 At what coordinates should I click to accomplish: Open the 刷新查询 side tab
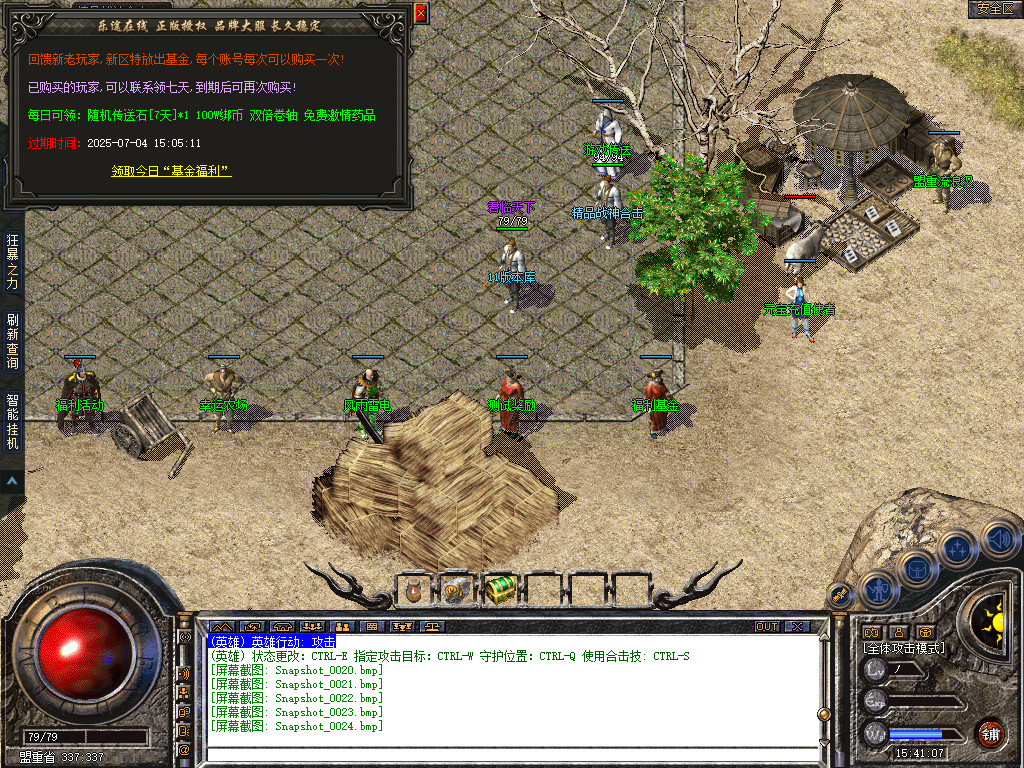[12, 341]
